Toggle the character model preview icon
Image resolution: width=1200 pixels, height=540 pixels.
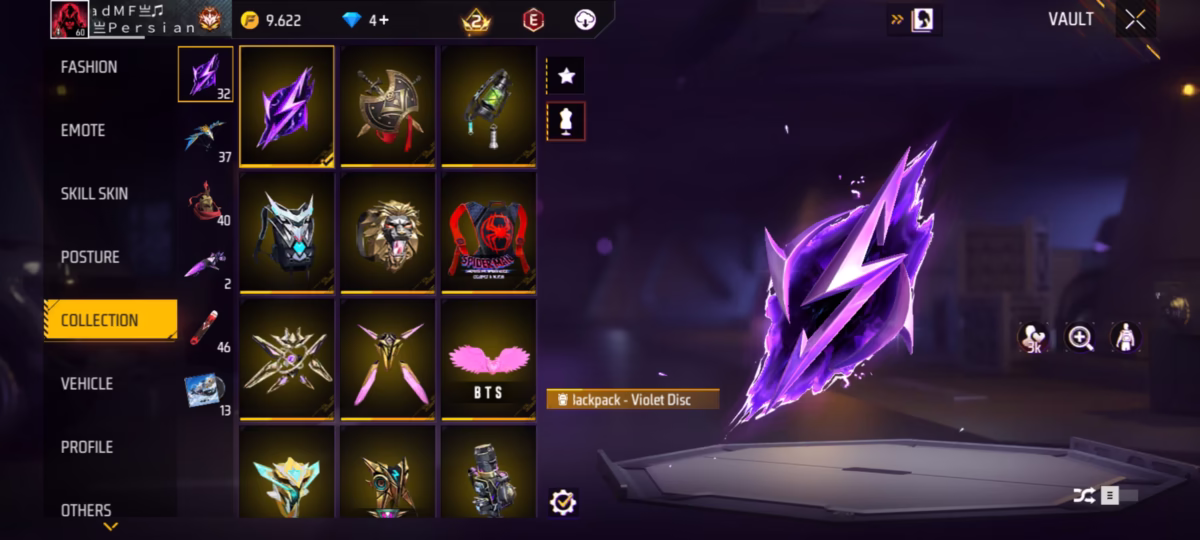click(1126, 338)
